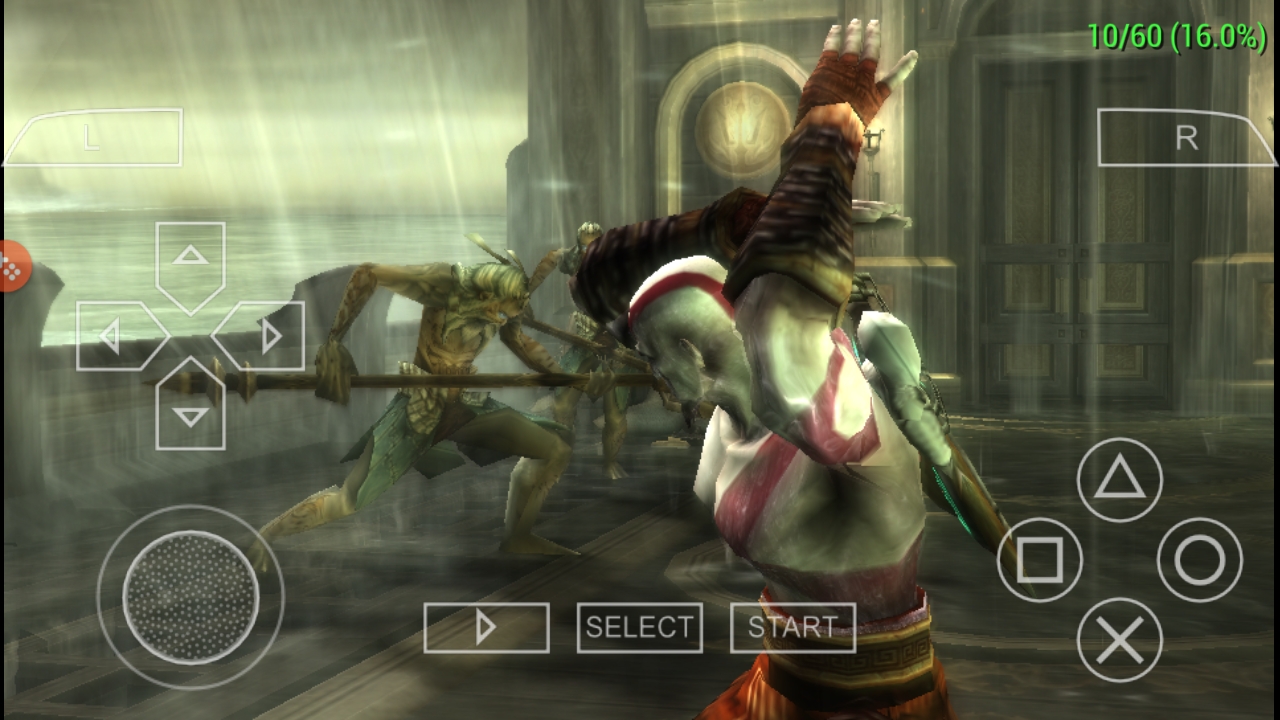Image resolution: width=1280 pixels, height=720 pixels.
Task: Tap the D-pad right arrow
Action: [262, 336]
